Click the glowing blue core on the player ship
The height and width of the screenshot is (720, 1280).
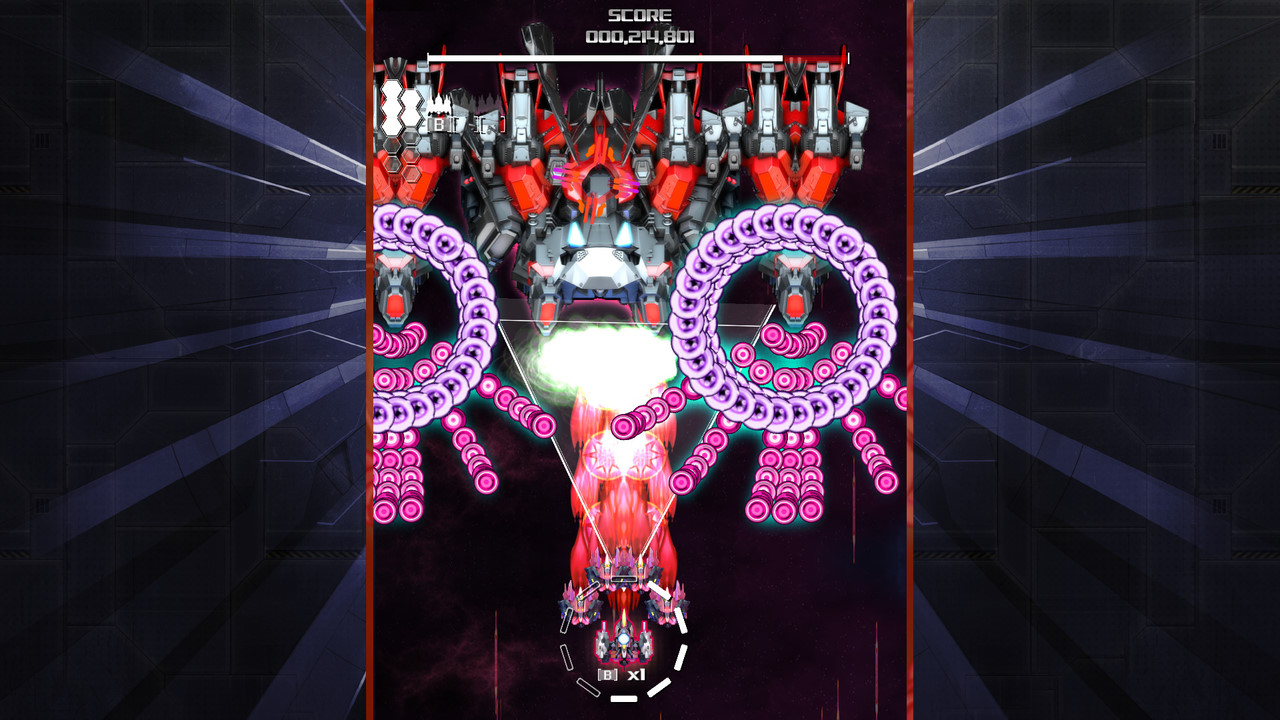tap(623, 639)
